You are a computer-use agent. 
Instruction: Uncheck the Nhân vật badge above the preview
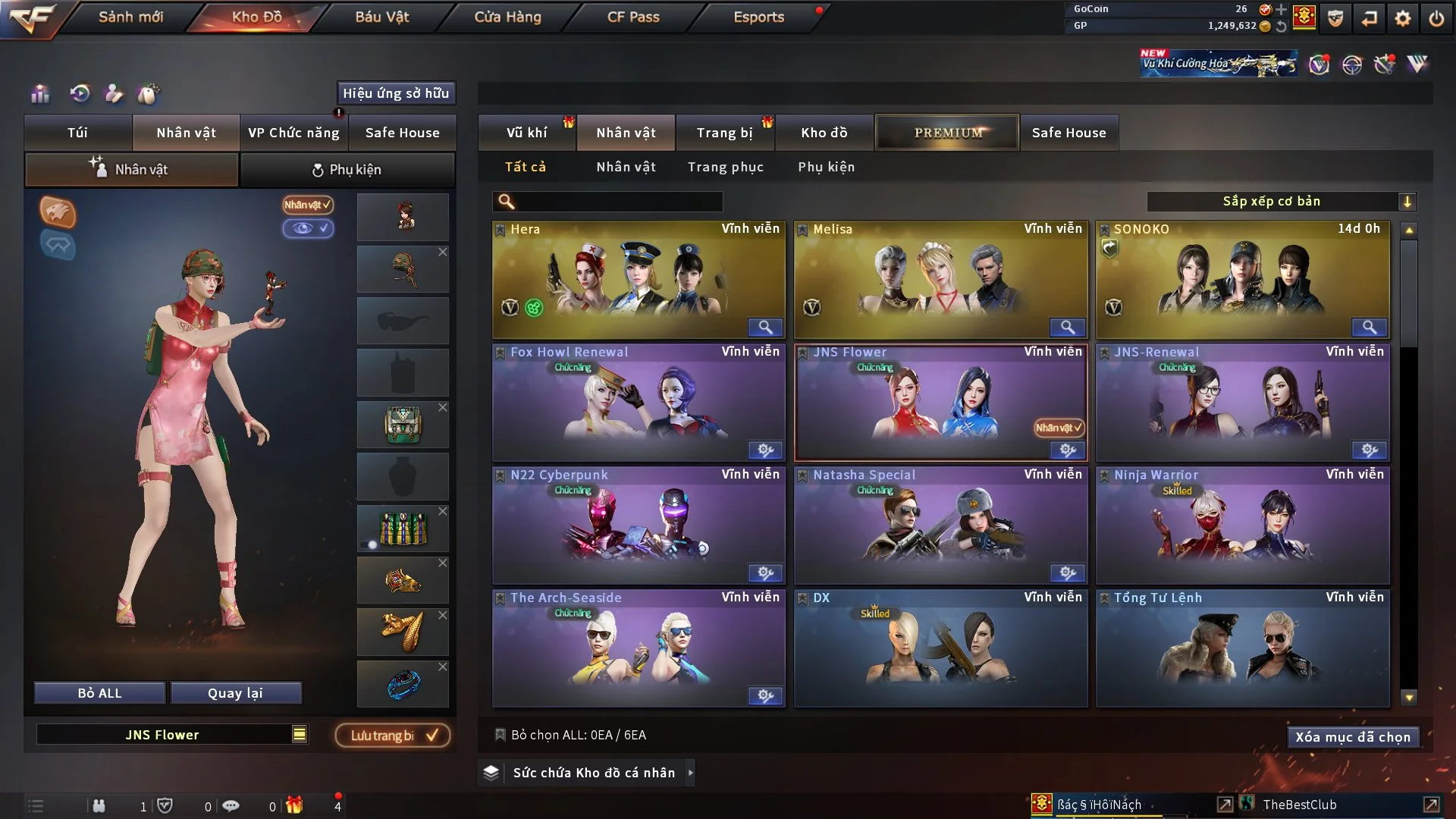point(306,205)
